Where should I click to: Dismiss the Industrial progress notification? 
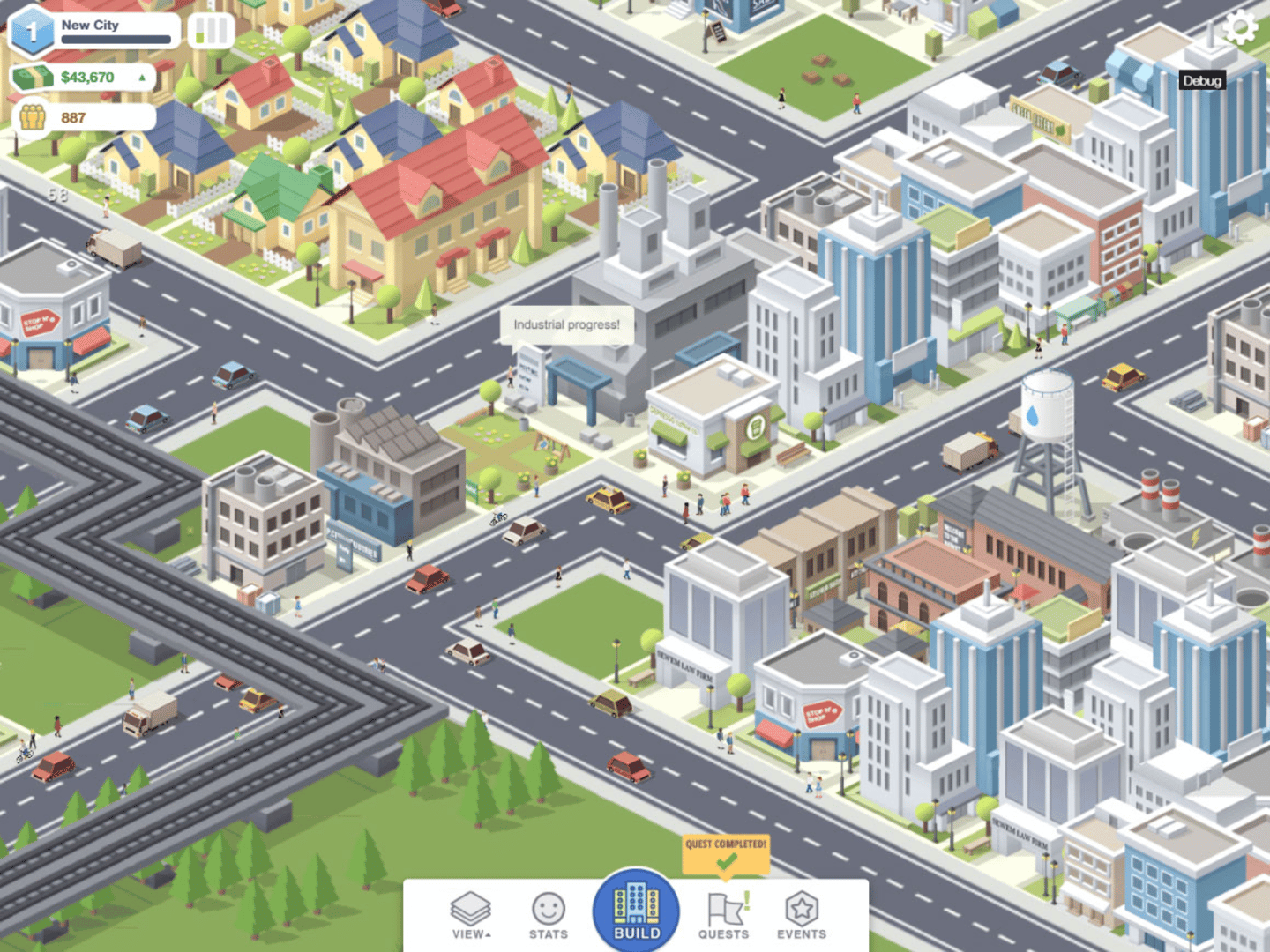566,324
